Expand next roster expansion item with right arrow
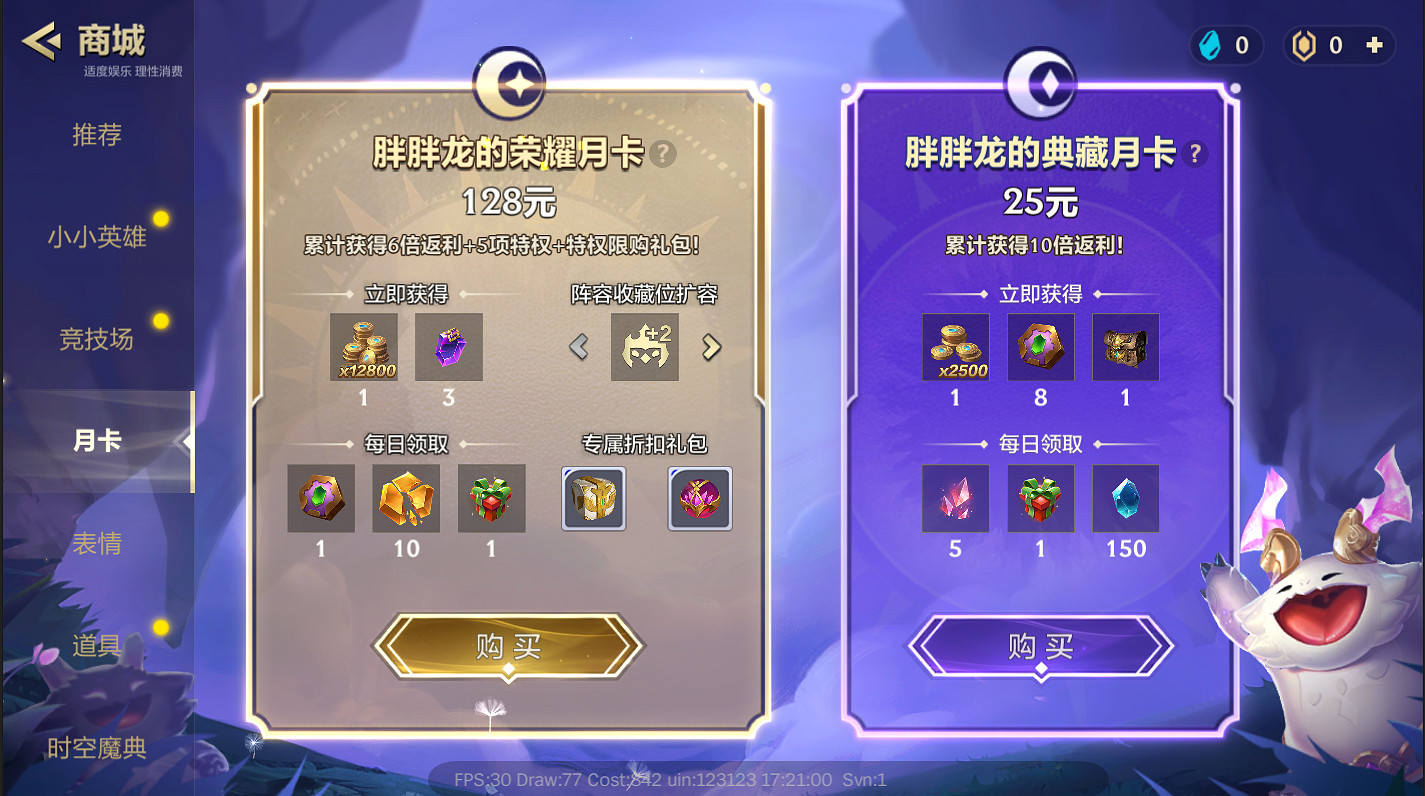1425x796 pixels. click(710, 347)
